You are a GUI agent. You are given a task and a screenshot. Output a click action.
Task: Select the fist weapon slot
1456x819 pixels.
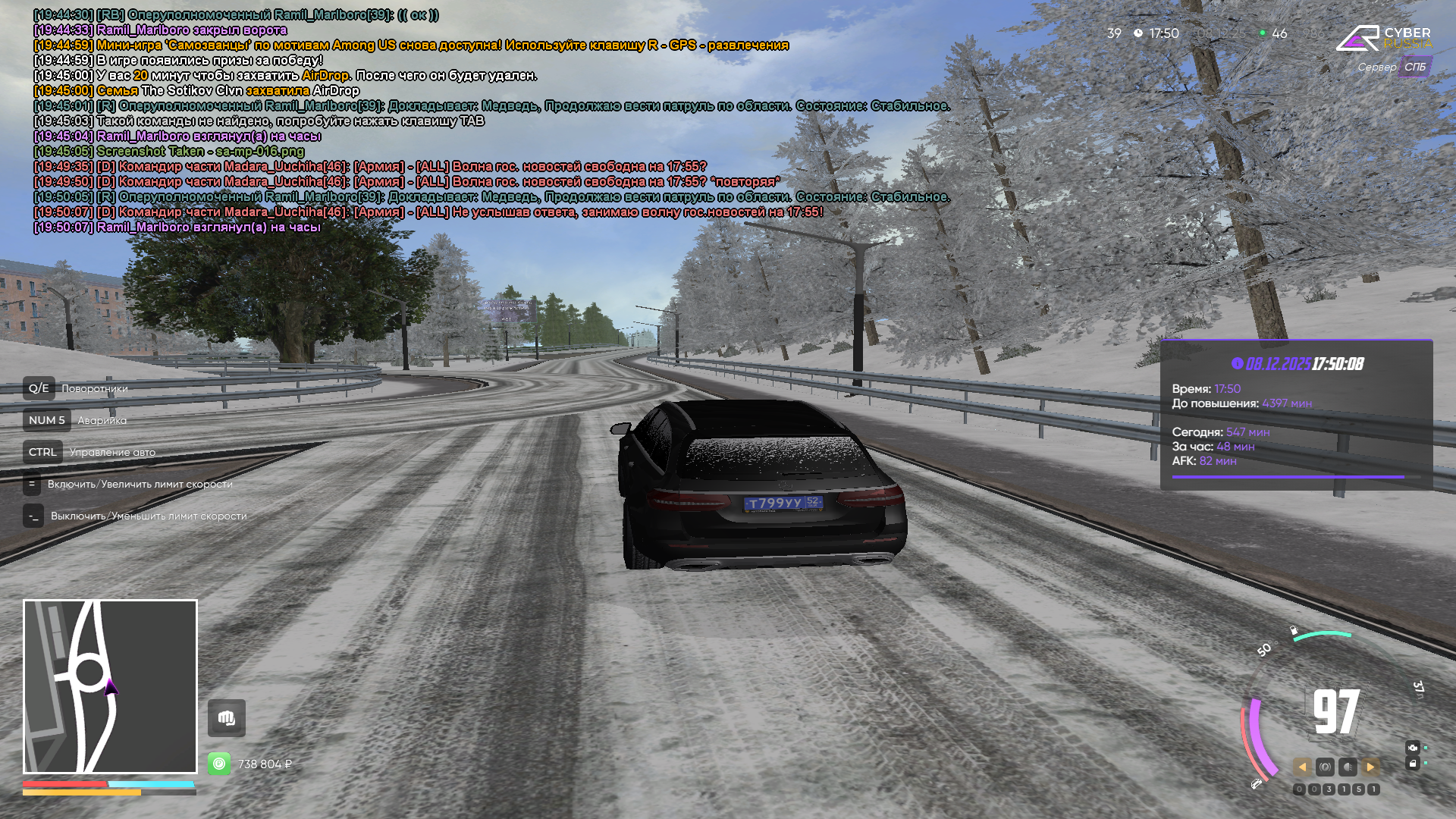pyautogui.click(x=227, y=717)
